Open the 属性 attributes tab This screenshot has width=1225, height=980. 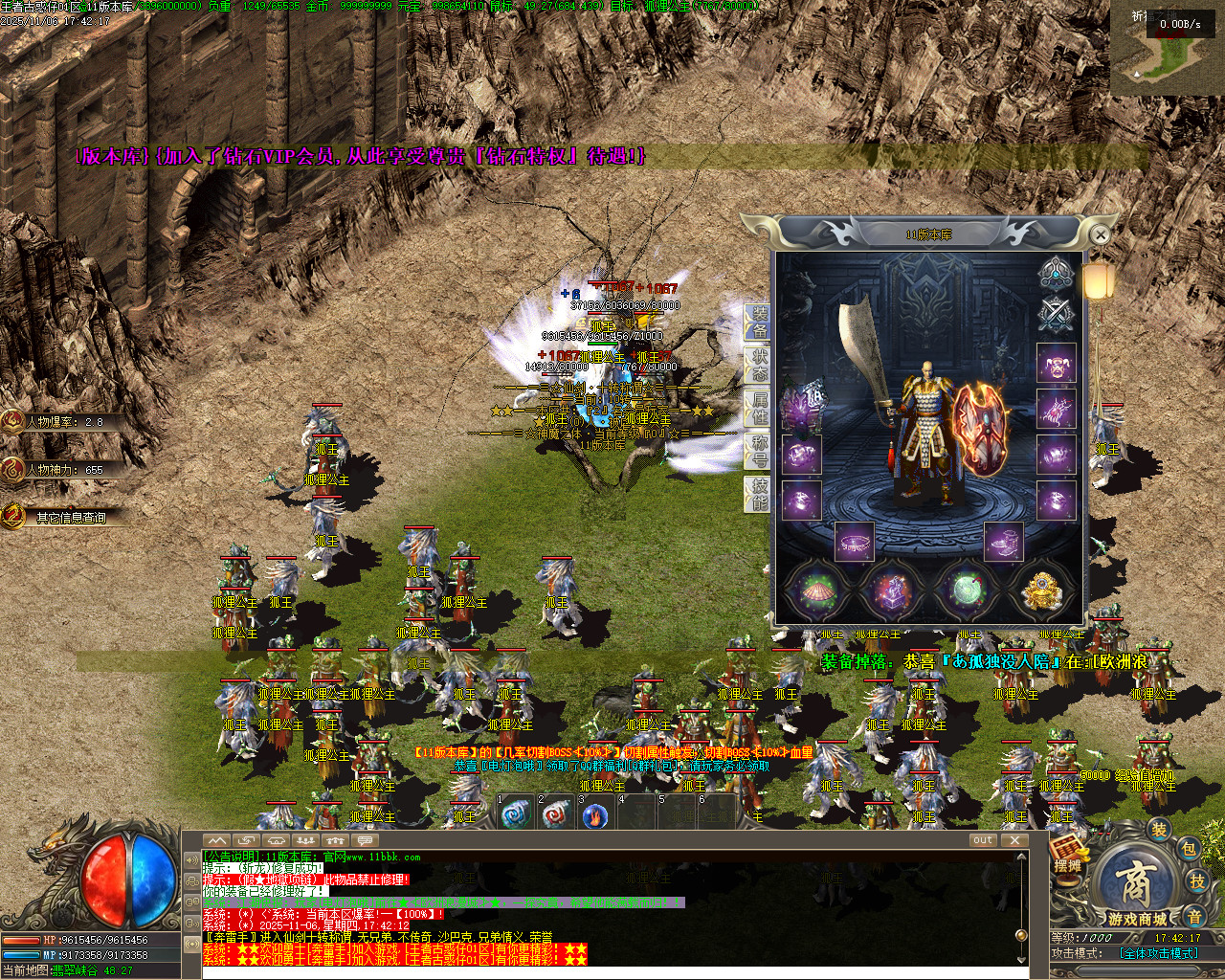758,409
